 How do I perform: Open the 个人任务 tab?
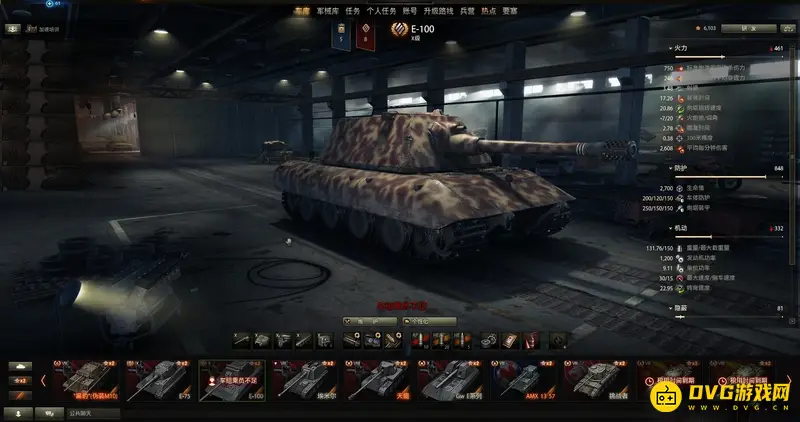[383, 10]
